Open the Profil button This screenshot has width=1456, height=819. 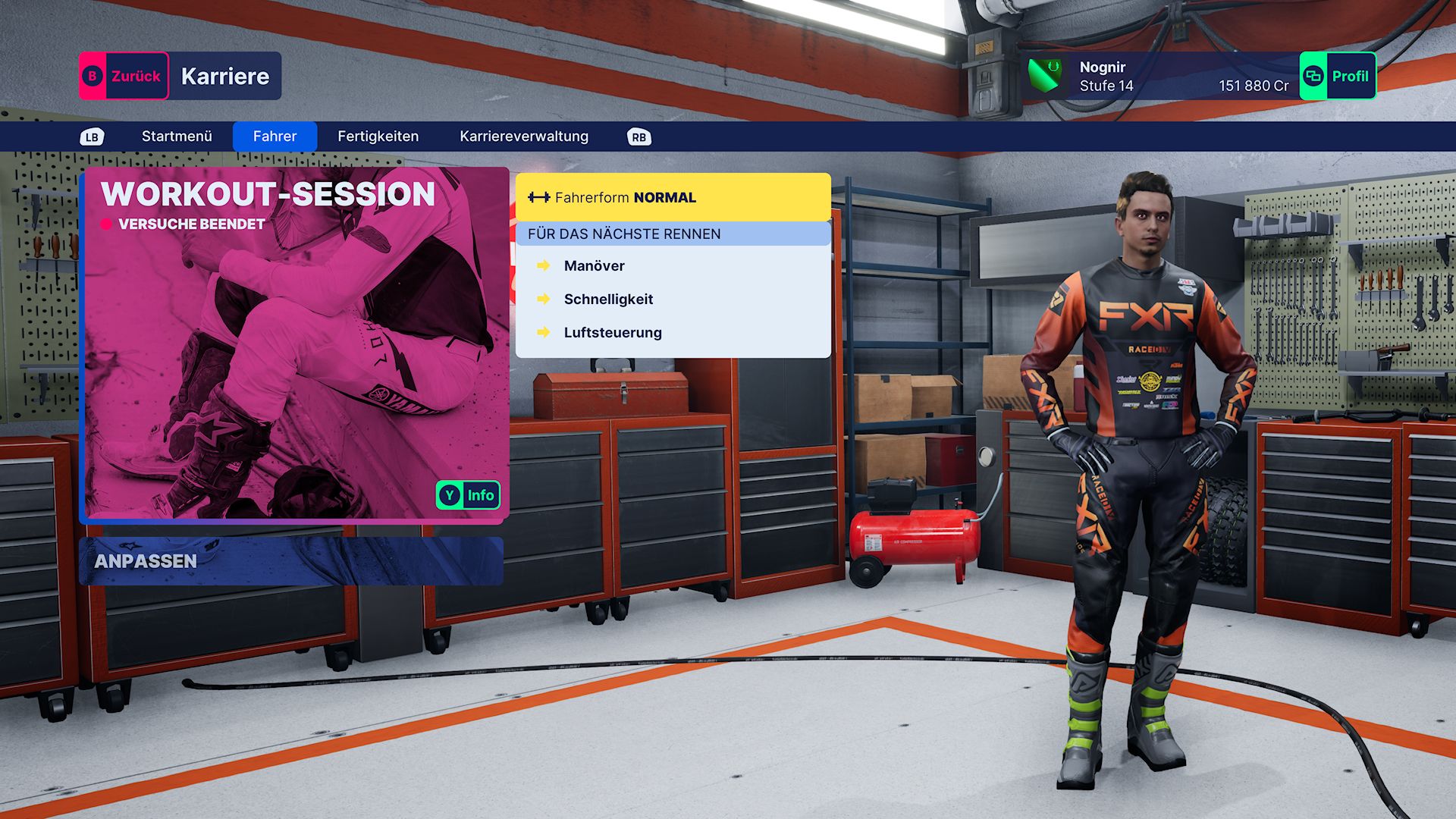pyautogui.click(x=1338, y=76)
